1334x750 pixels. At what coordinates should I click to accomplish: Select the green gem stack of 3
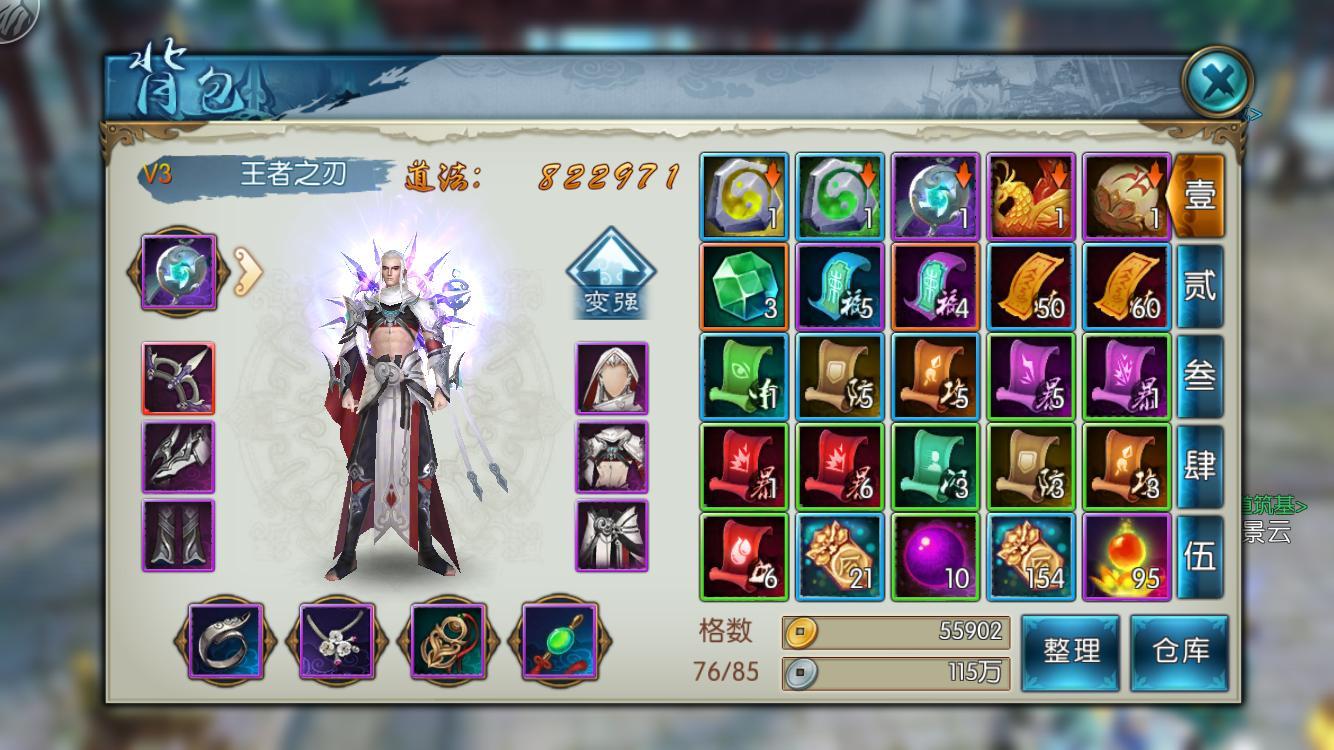(744, 287)
